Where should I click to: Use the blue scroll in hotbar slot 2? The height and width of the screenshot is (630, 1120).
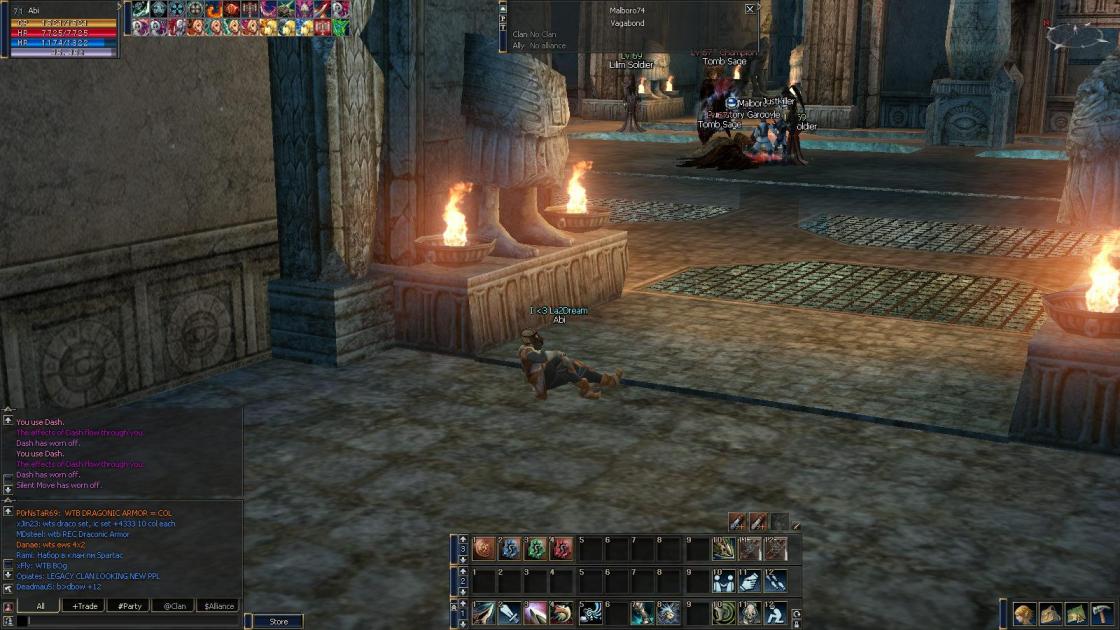pyautogui.click(x=510, y=548)
